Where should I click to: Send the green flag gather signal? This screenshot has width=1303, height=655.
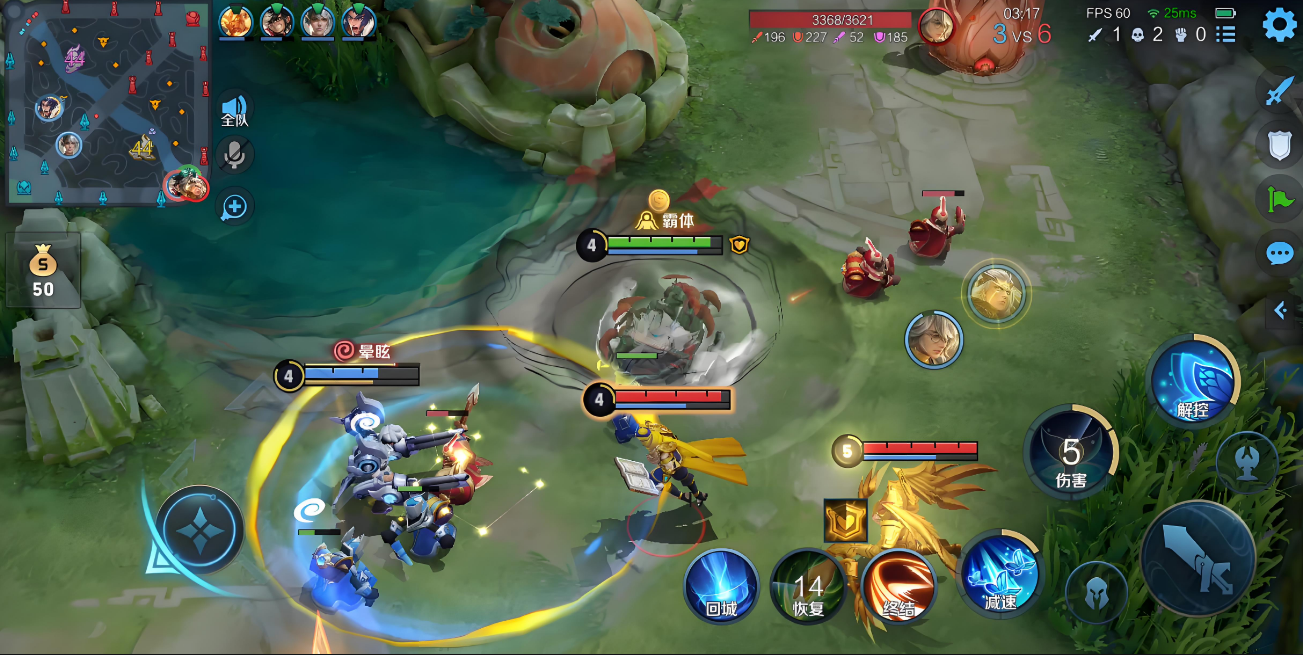(1279, 199)
